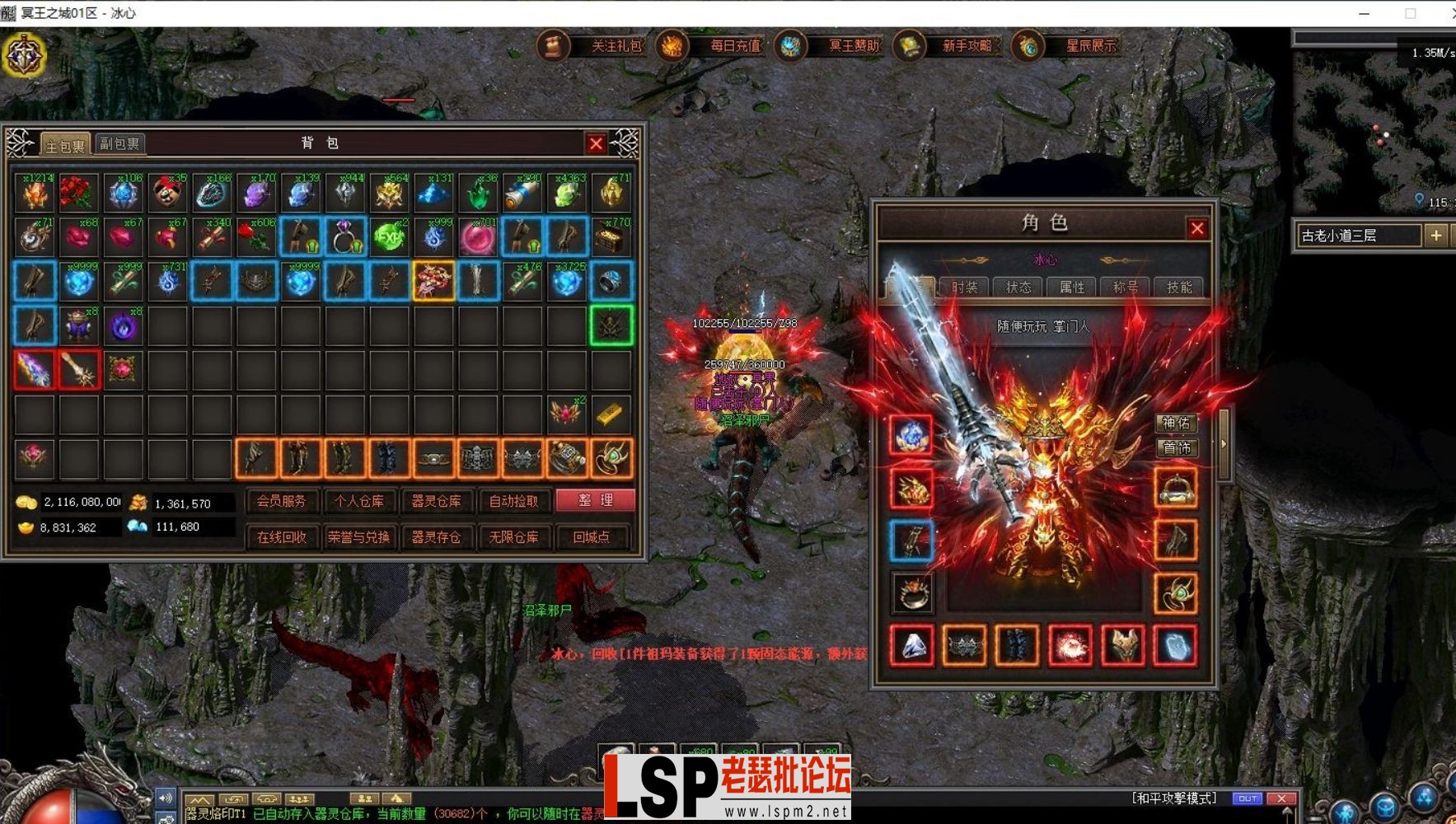This screenshot has width=1456, height=824.
Task: Open the 个人仓库 personal warehouse
Action: (358, 500)
